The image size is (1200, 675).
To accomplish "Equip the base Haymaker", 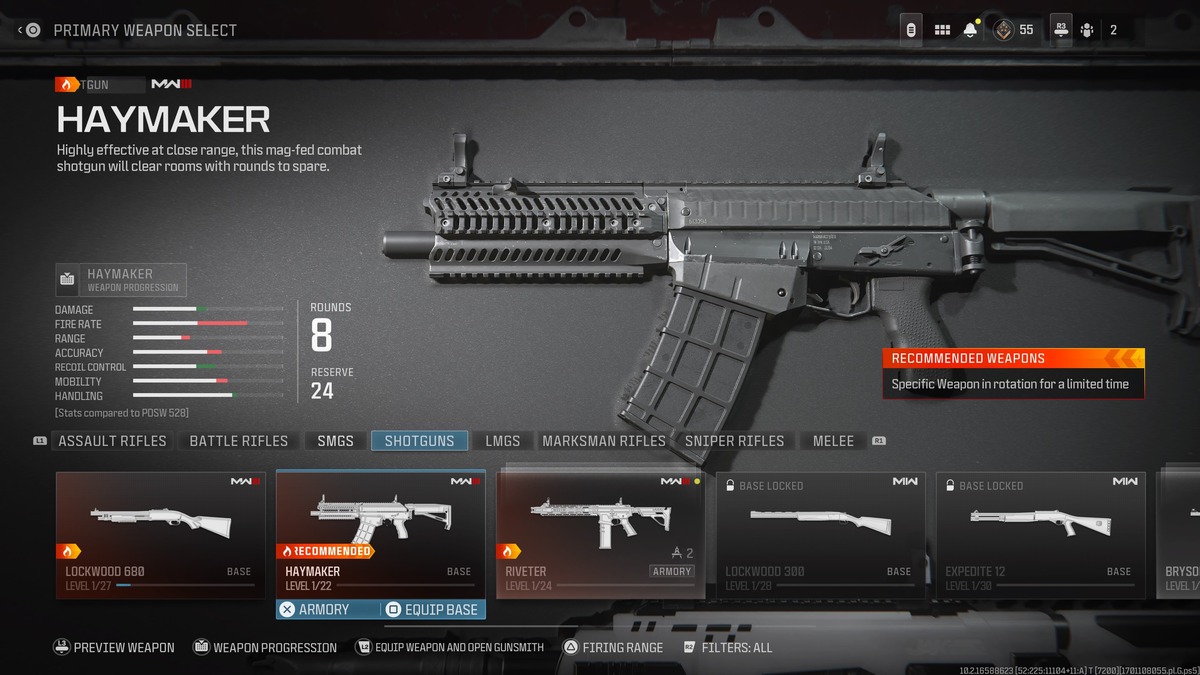I will [433, 609].
